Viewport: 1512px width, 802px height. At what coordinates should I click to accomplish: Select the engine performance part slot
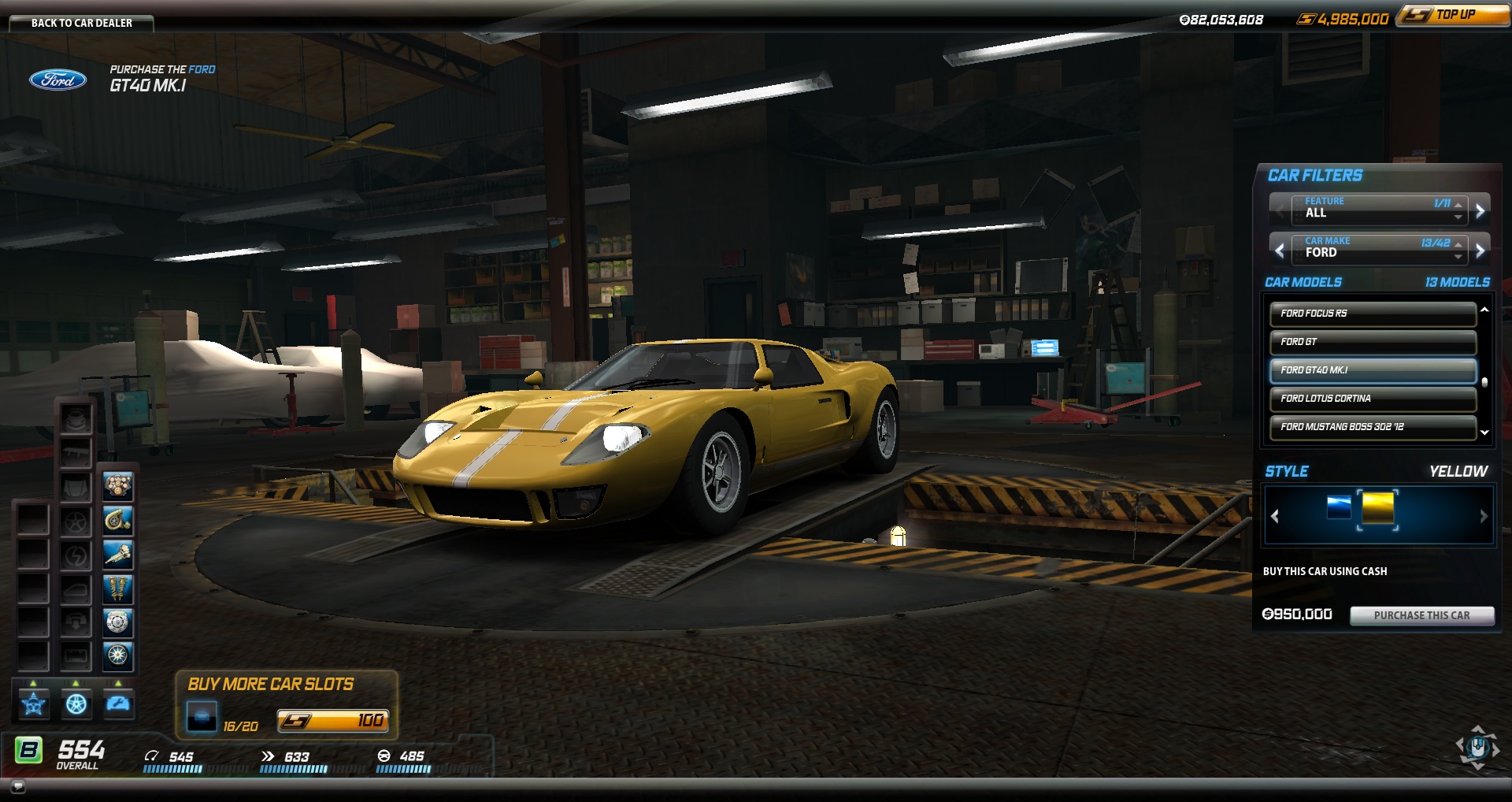[118, 487]
